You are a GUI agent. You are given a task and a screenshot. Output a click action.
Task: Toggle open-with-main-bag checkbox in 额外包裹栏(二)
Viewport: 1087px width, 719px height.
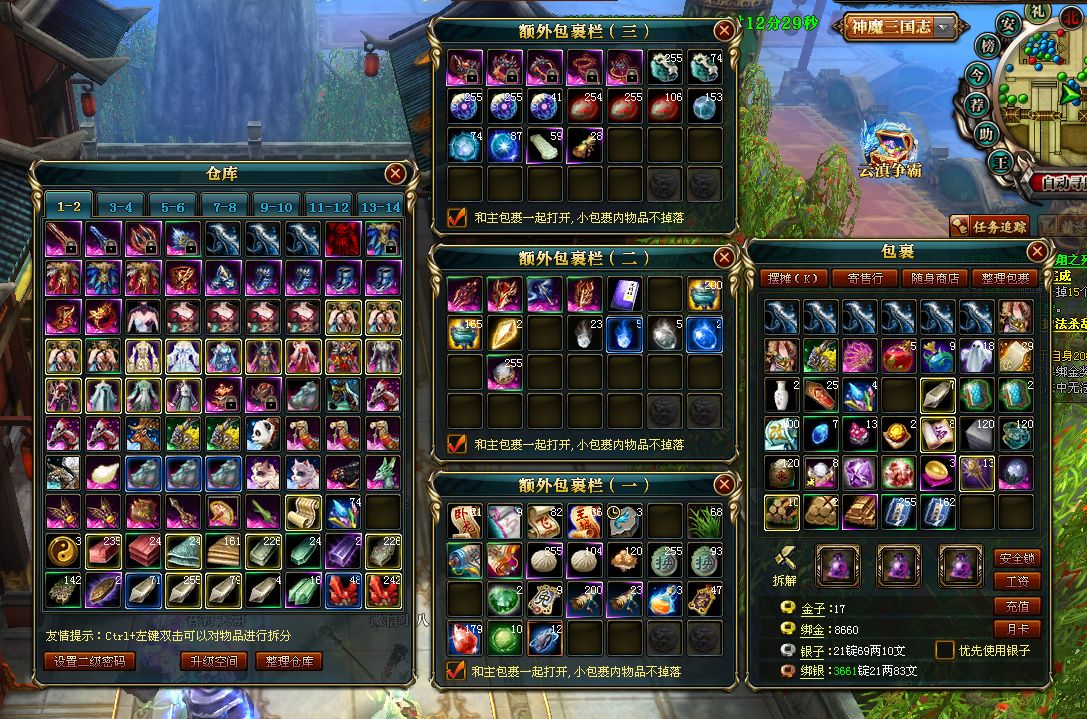tap(457, 443)
